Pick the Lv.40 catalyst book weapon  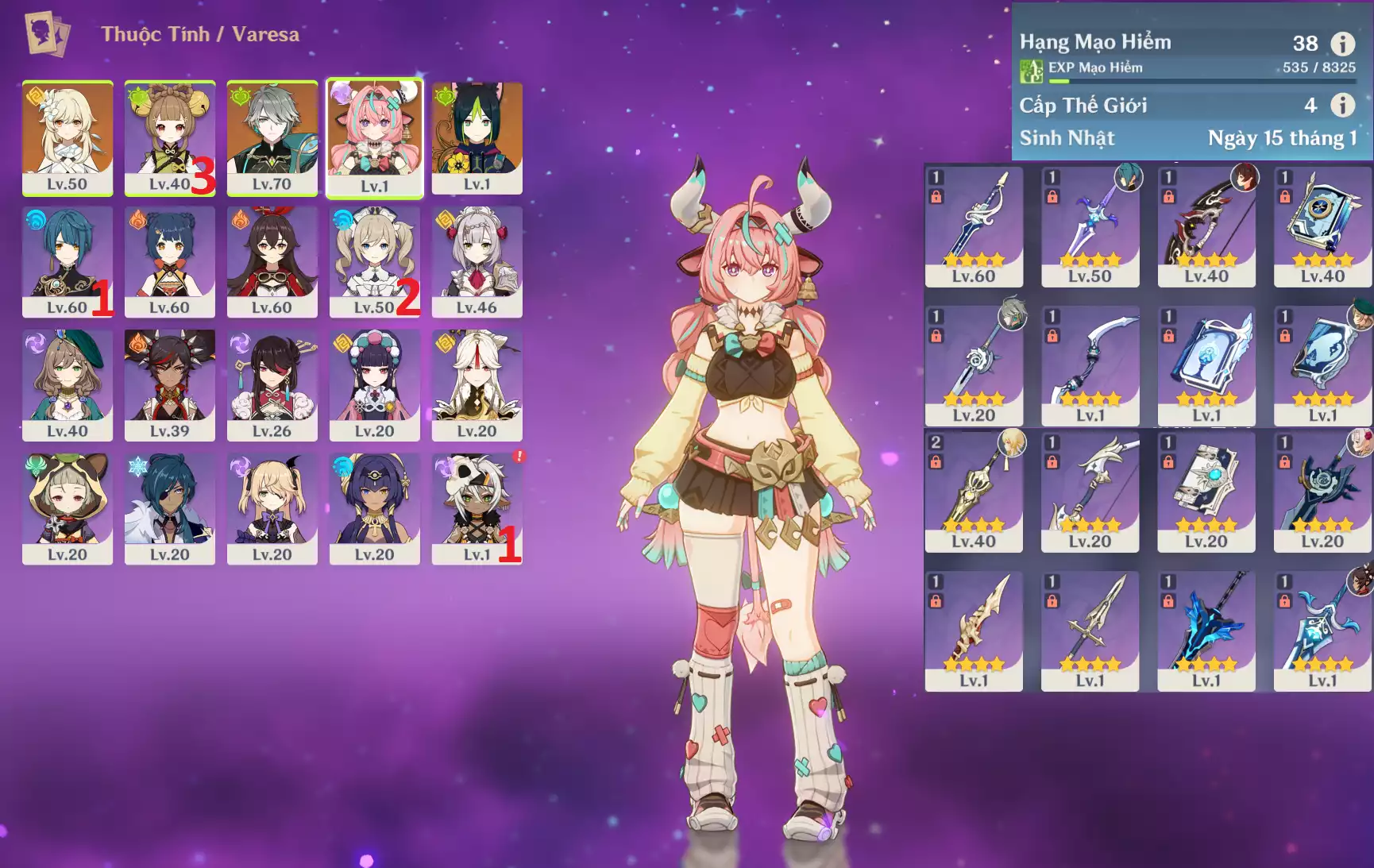click(1322, 226)
